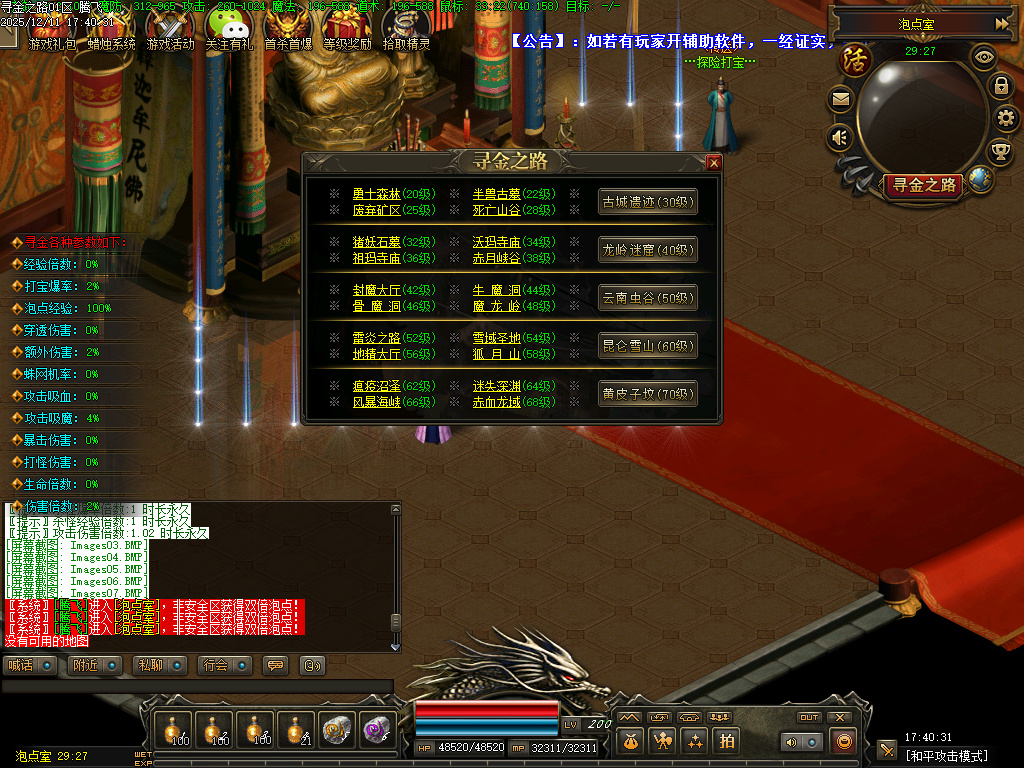Open the mail envelope icon
The height and width of the screenshot is (768, 1024).
coord(840,99)
